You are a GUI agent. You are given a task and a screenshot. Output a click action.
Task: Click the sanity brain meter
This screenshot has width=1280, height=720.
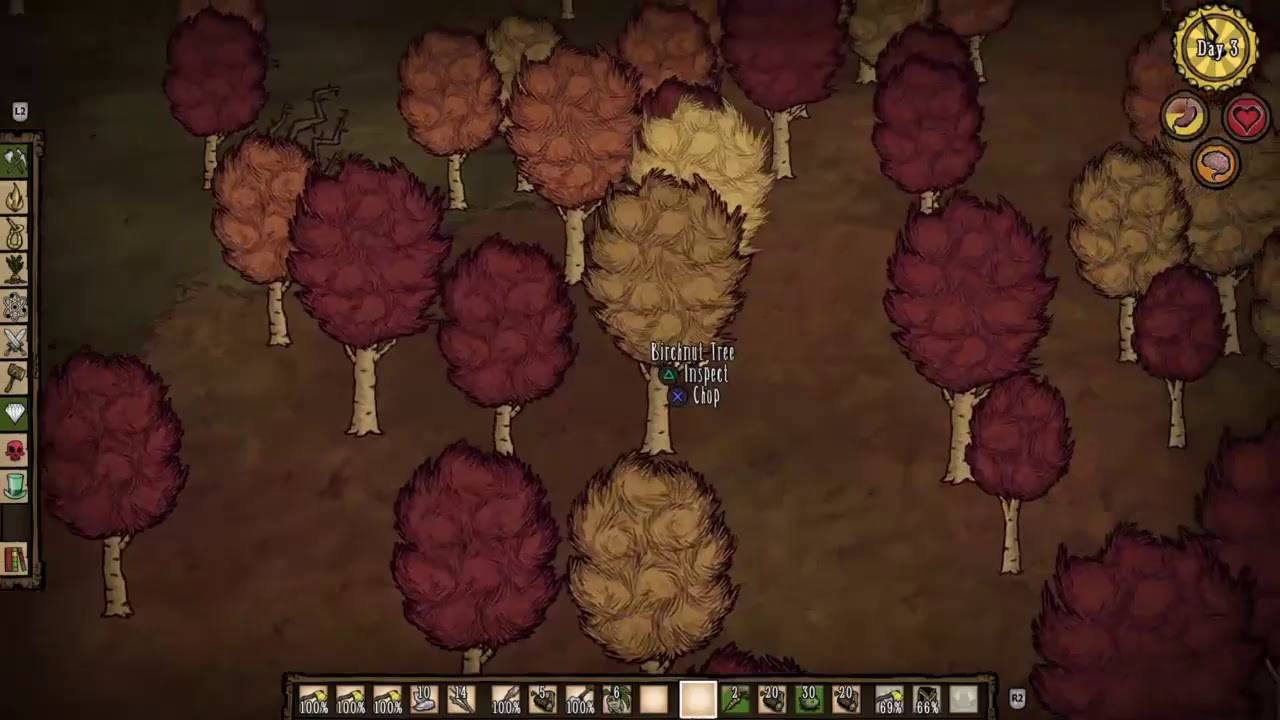tap(1215, 165)
